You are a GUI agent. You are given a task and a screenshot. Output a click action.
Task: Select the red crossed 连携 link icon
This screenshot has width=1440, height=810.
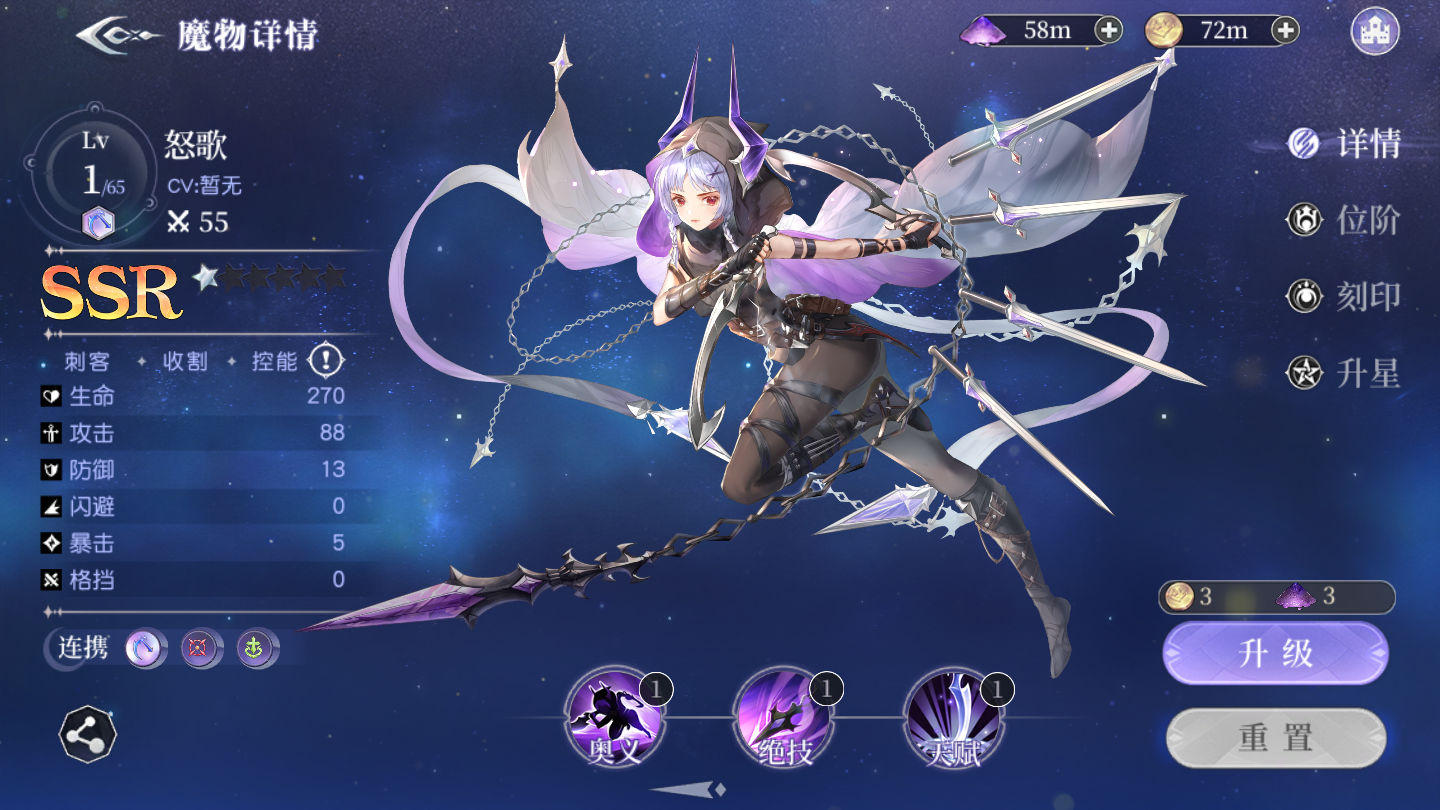(x=200, y=649)
